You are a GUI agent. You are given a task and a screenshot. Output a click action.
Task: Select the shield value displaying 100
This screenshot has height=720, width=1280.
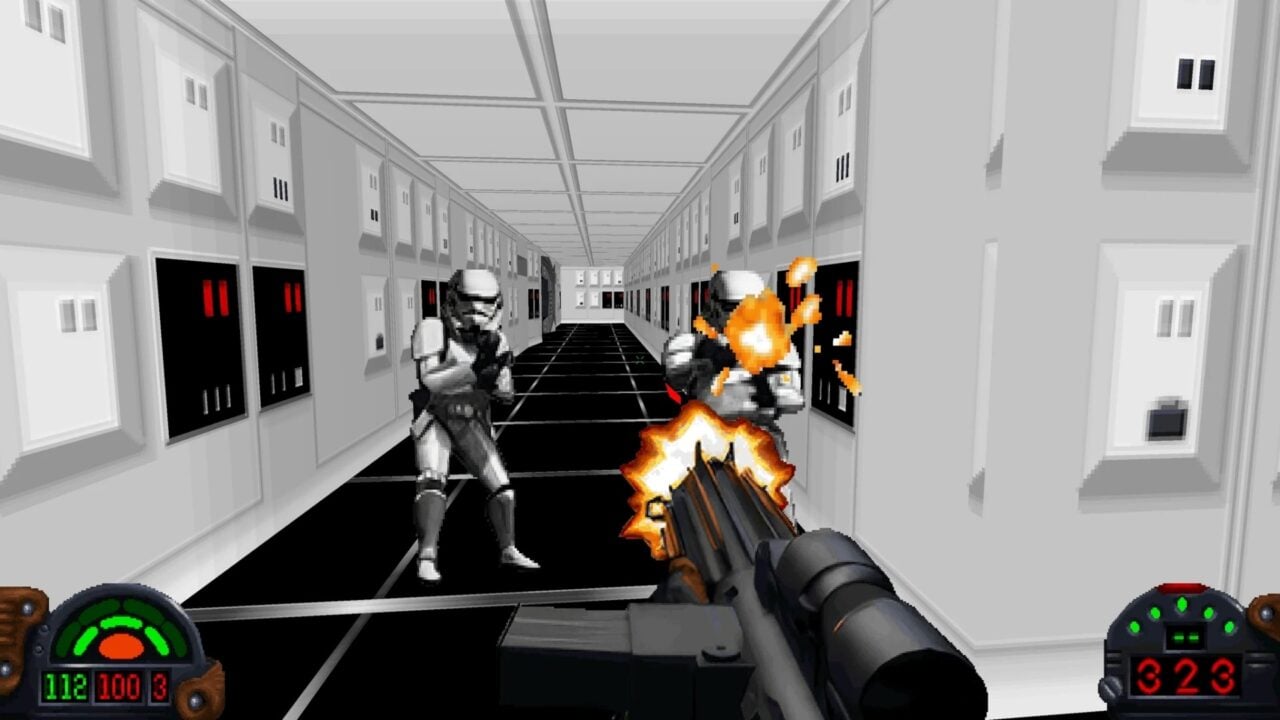tap(118, 687)
